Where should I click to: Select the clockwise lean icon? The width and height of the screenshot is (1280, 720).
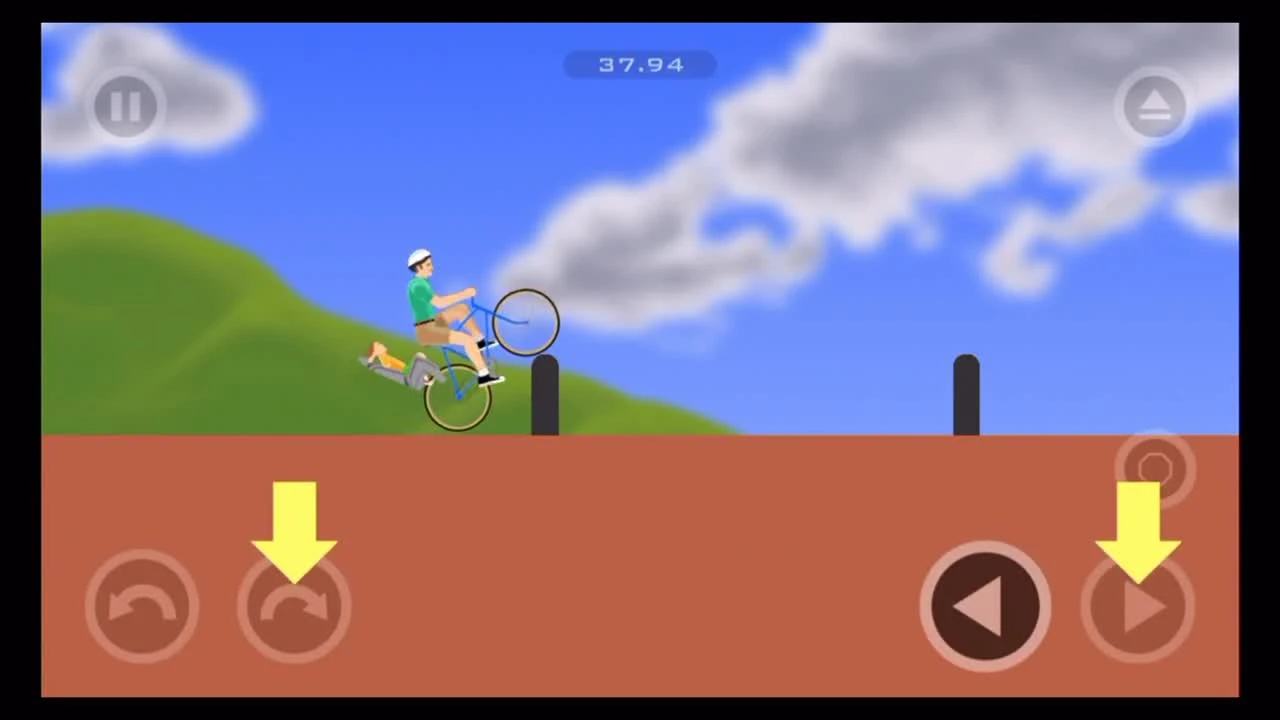pos(293,605)
